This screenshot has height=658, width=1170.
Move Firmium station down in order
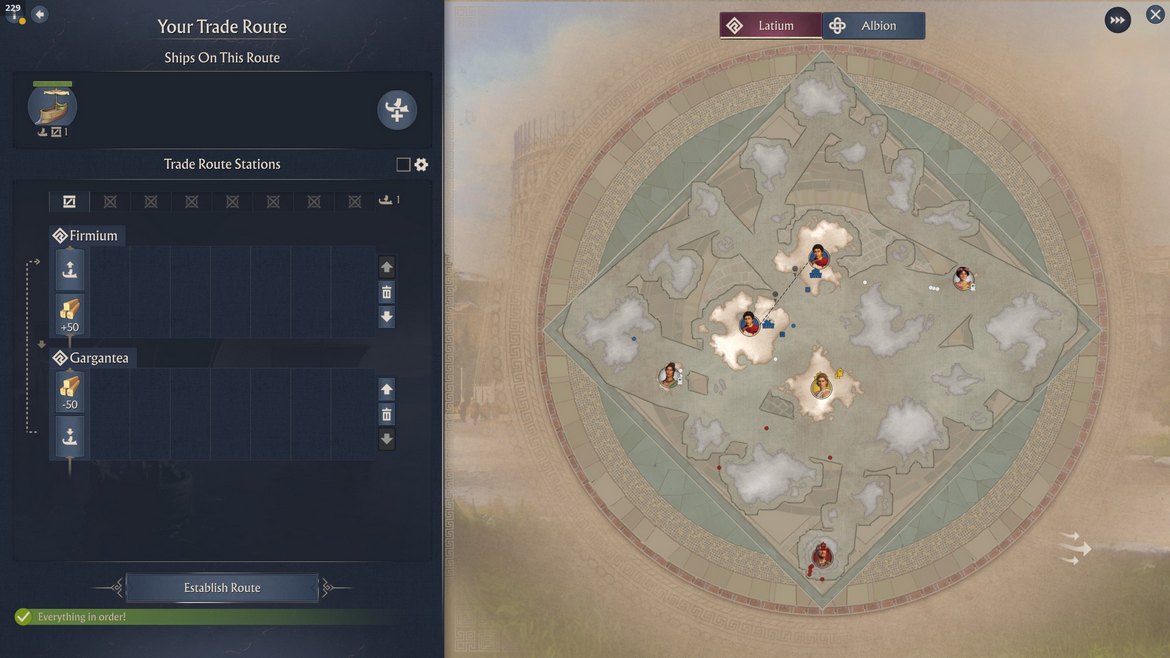[387, 317]
